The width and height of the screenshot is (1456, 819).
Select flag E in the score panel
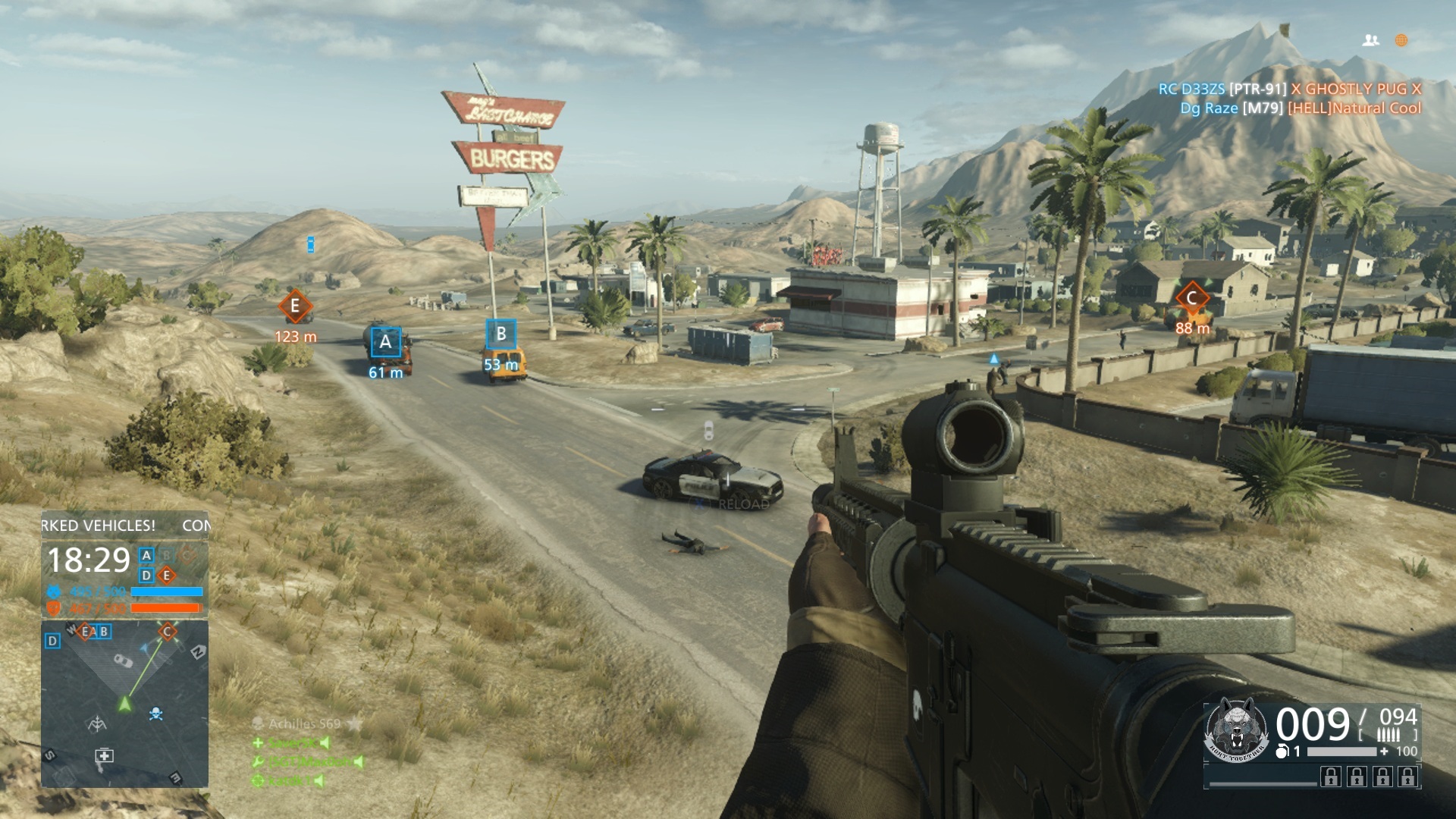point(167,576)
